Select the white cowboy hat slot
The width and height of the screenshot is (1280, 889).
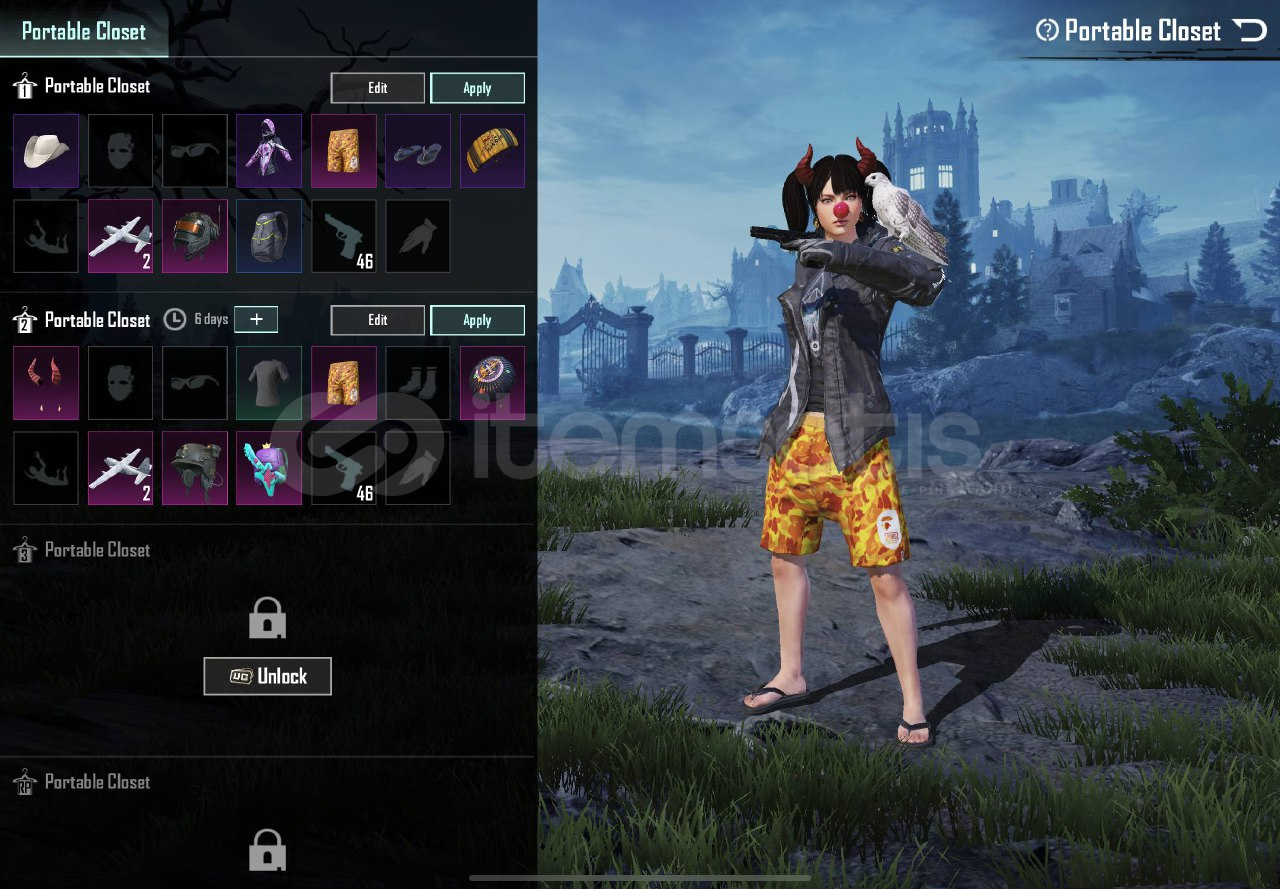(46, 151)
